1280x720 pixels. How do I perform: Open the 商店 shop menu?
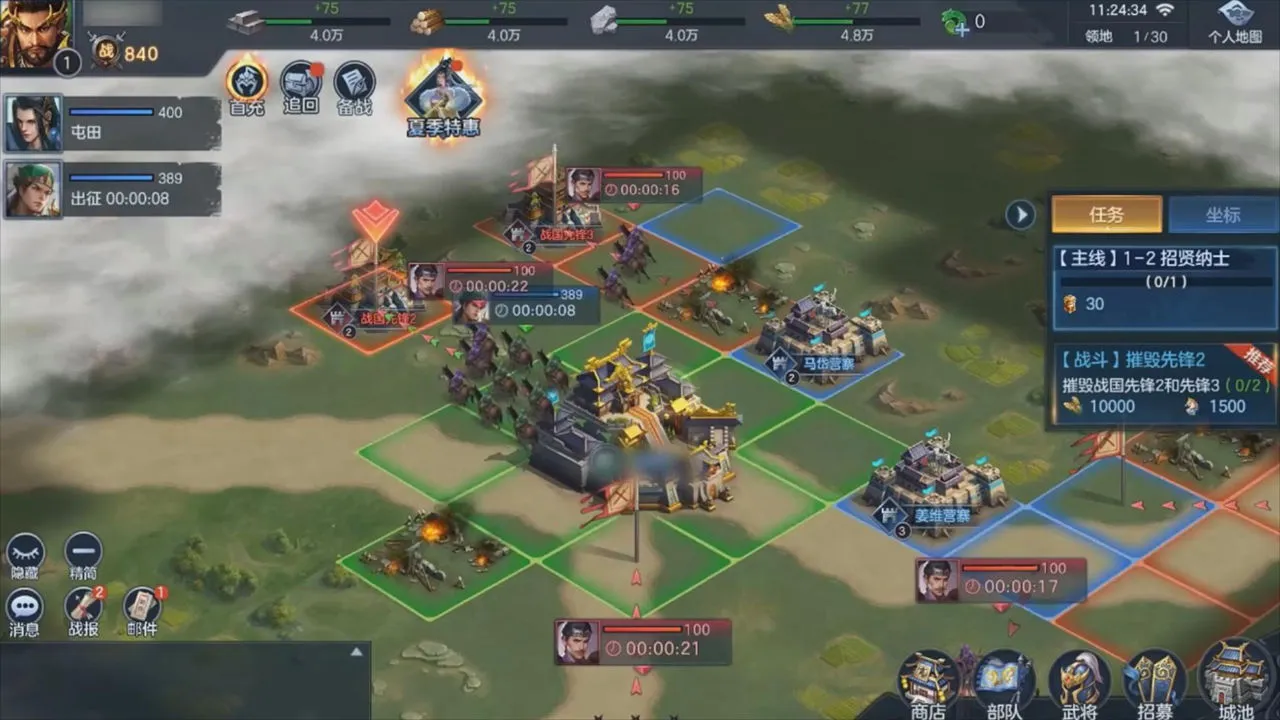click(928, 684)
